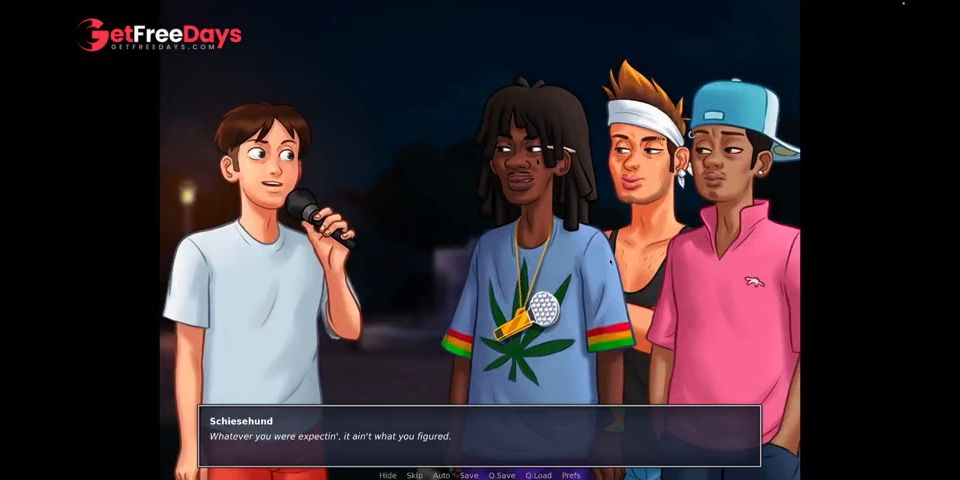Quick load with Q.Load

coord(539,475)
